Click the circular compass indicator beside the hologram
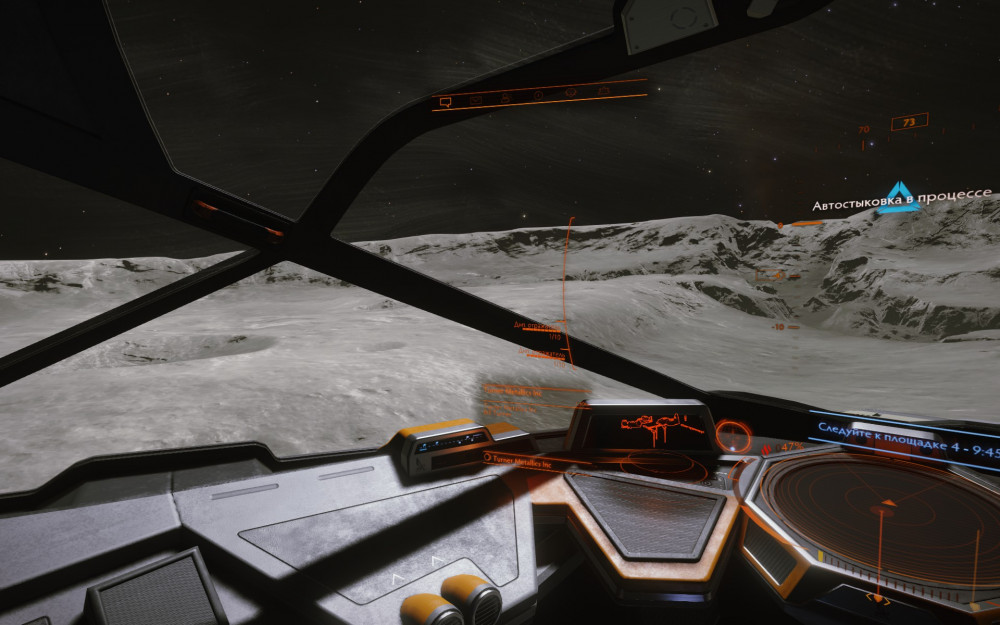The height and width of the screenshot is (625, 1000). coord(733,435)
